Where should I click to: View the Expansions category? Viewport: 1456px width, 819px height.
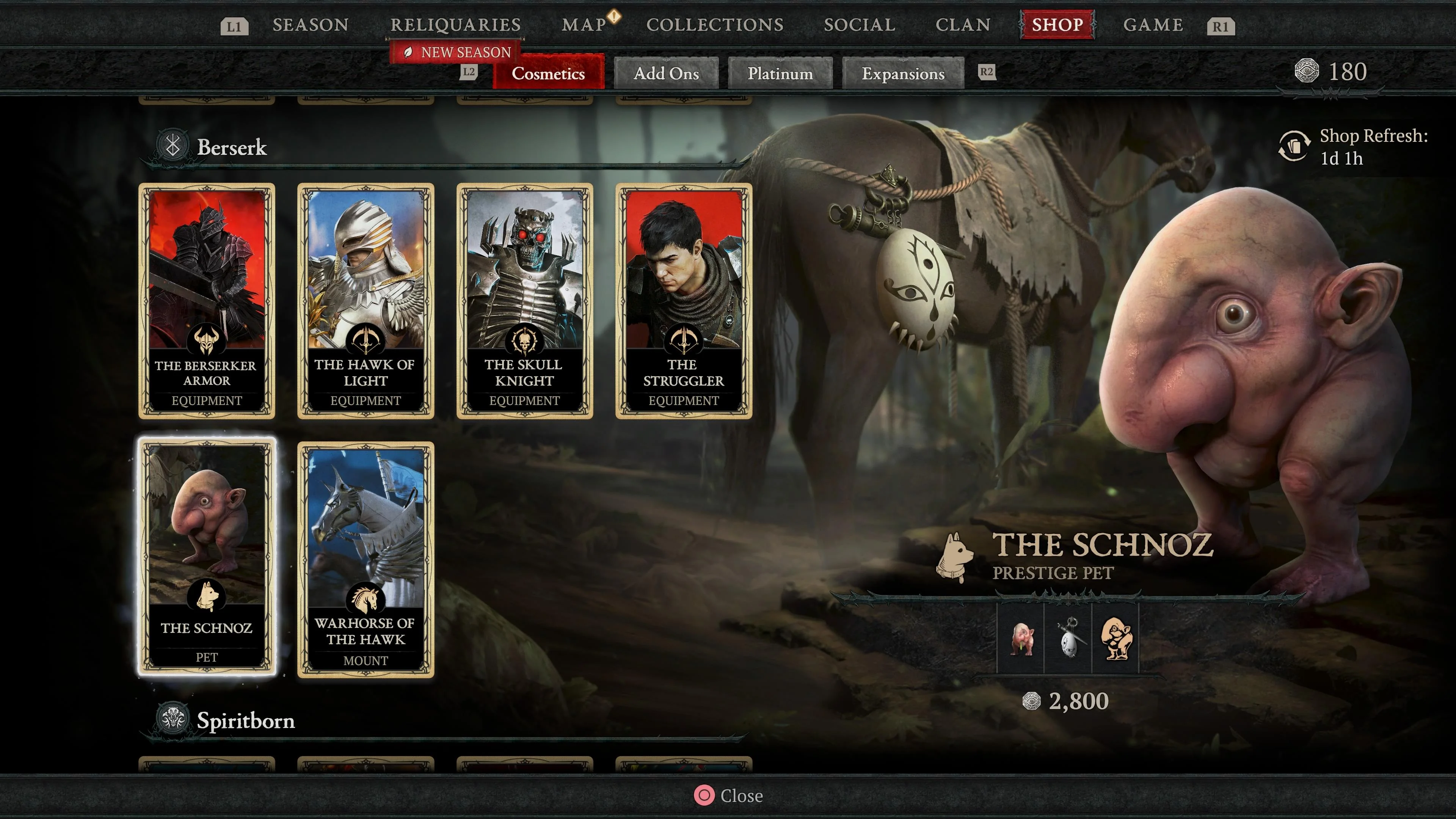903,74
